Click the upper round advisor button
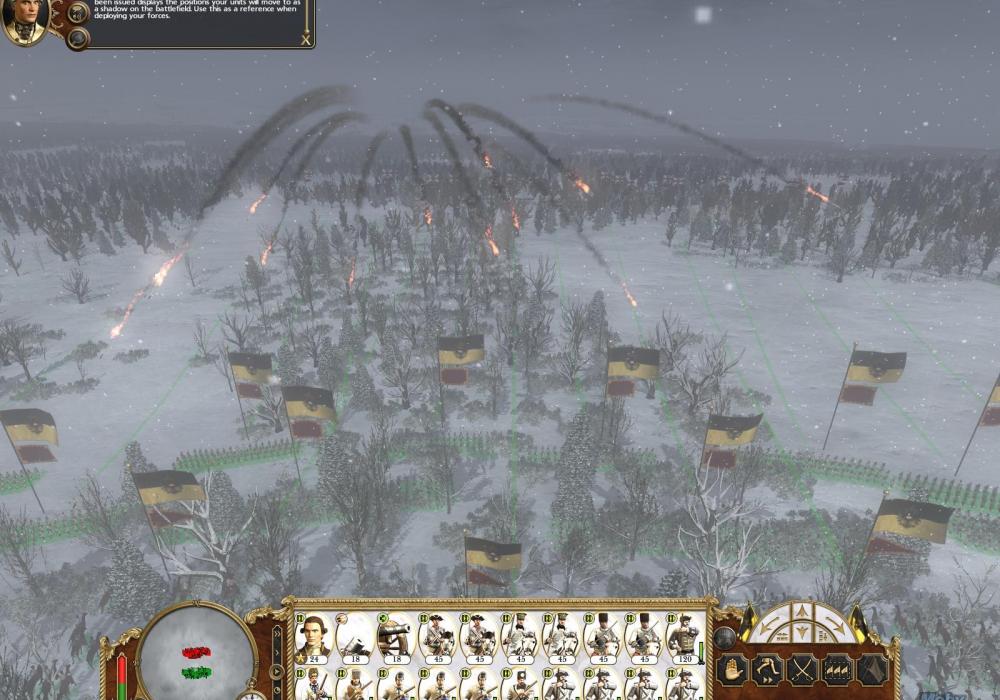This screenshot has width=1000, height=700. click(x=77, y=14)
